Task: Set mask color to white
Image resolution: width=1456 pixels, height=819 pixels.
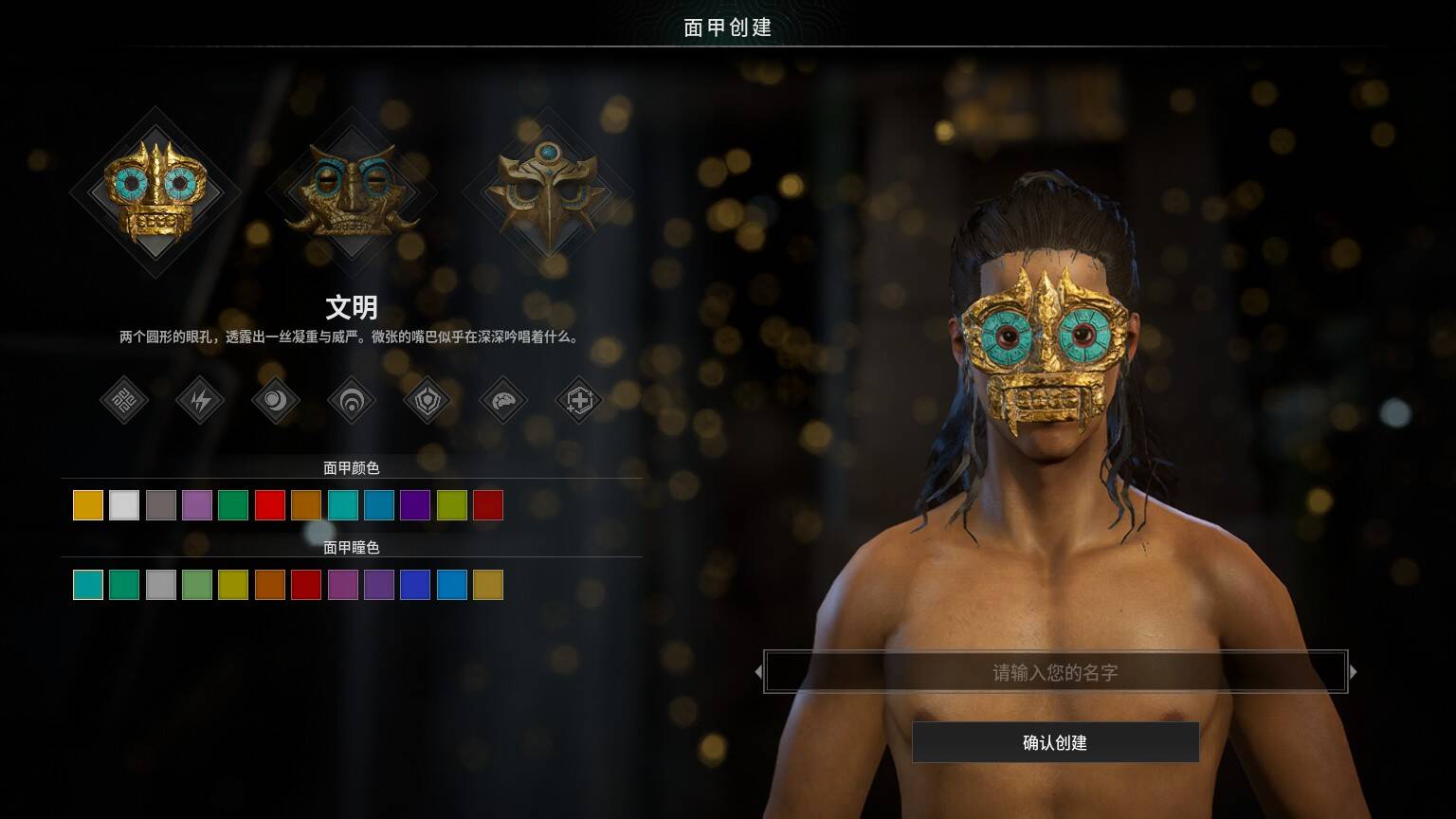Action: coord(124,505)
